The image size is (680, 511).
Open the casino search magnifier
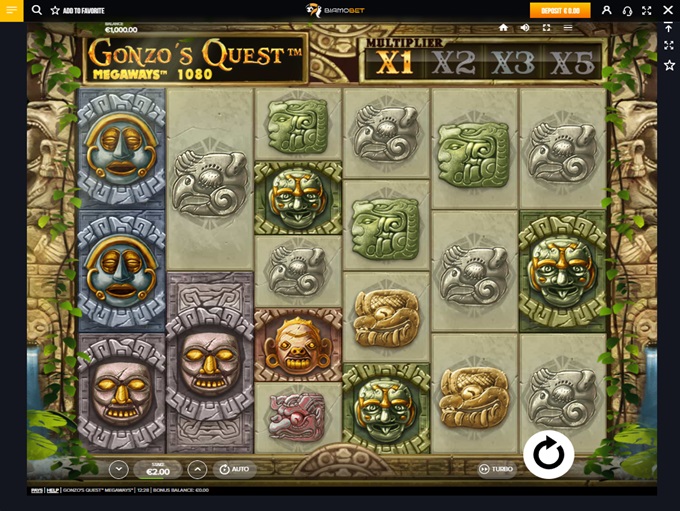(x=37, y=10)
